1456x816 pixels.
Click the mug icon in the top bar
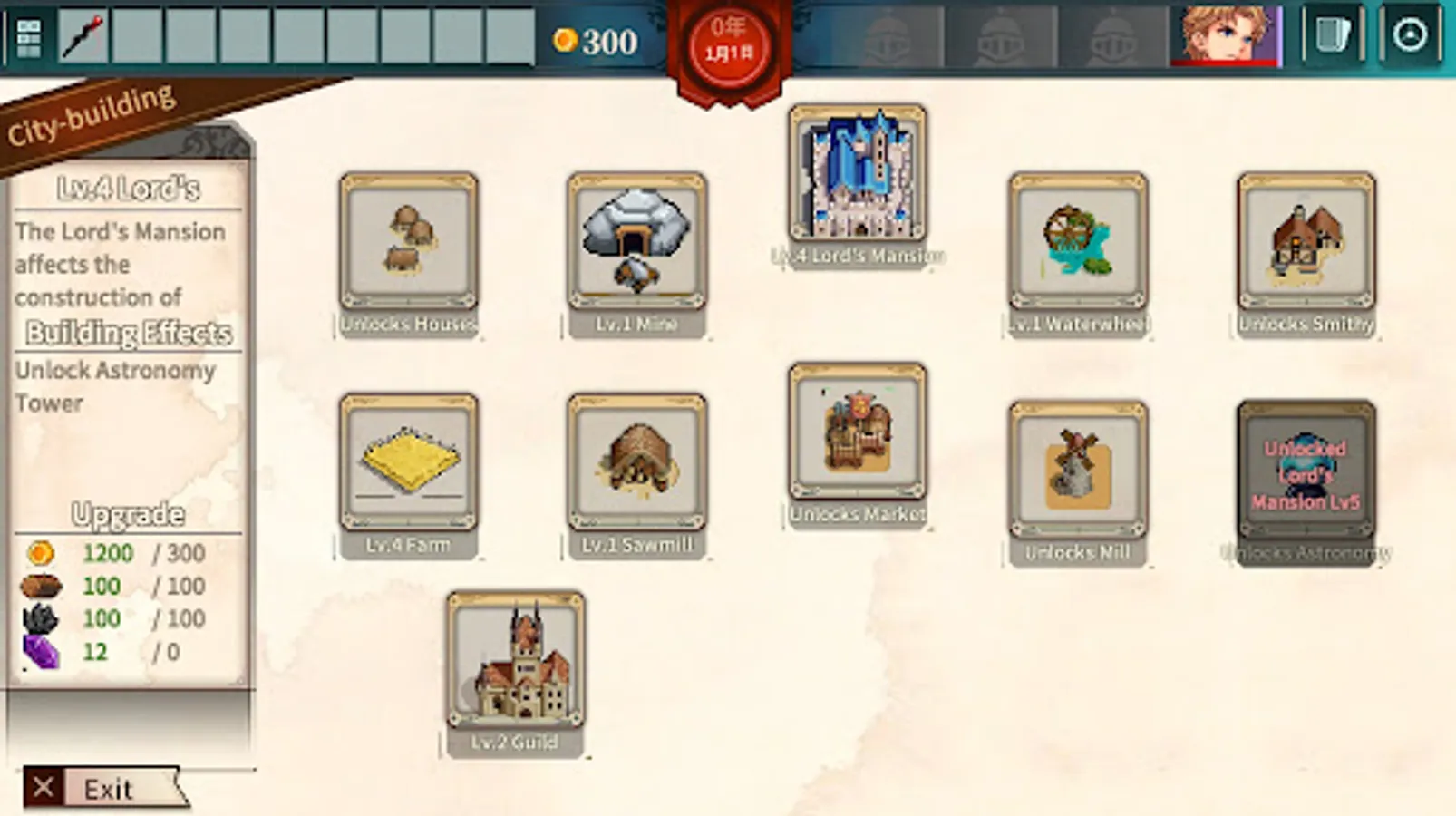pyautogui.click(x=1329, y=36)
